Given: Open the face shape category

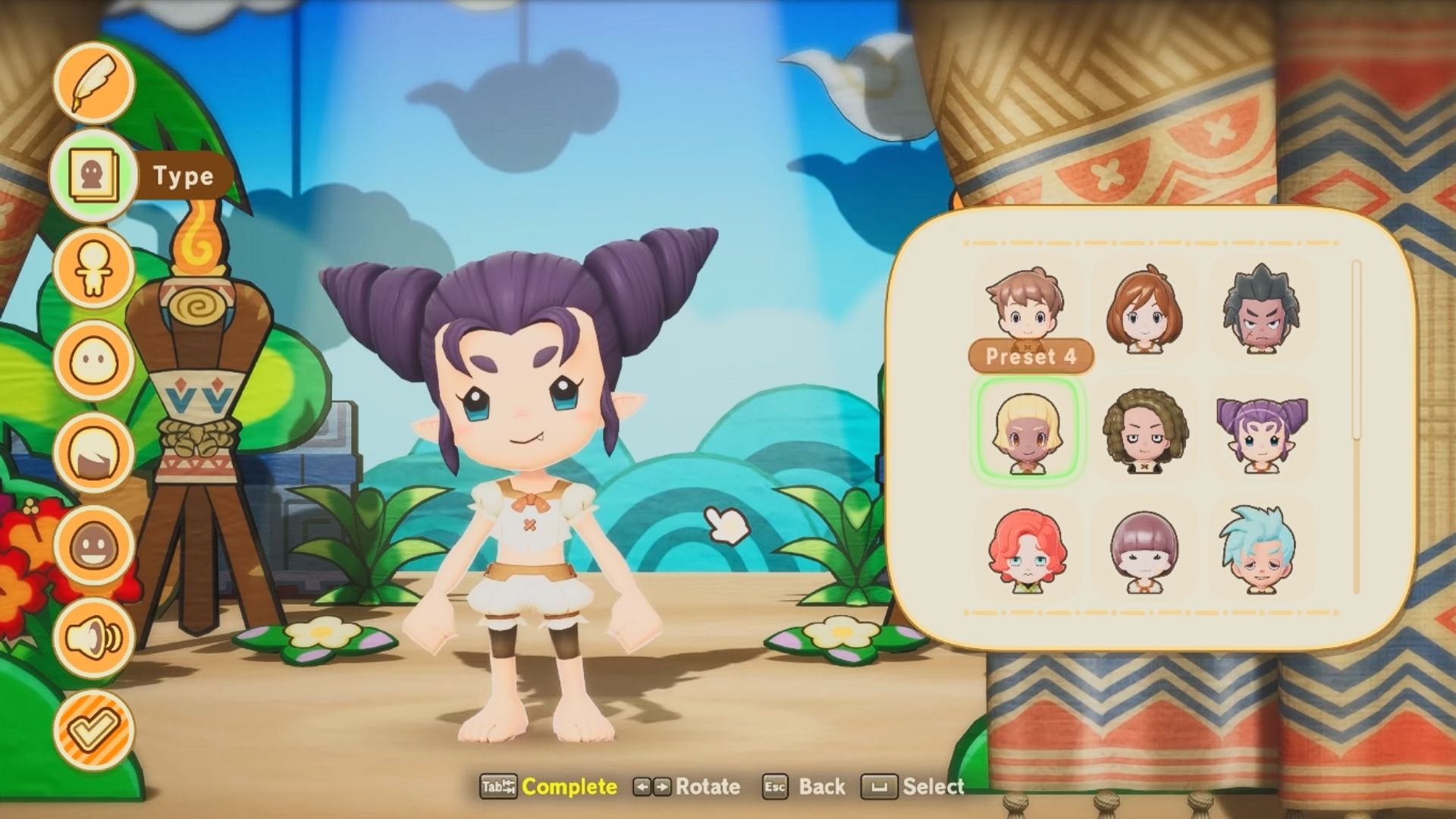Looking at the screenshot, I should click(x=94, y=361).
